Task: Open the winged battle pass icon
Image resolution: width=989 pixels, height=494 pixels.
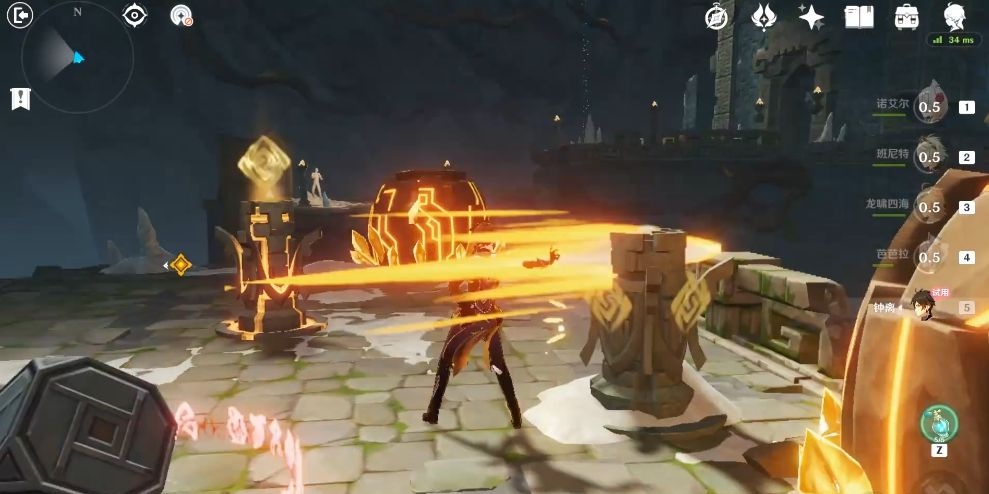Action: 765,16
